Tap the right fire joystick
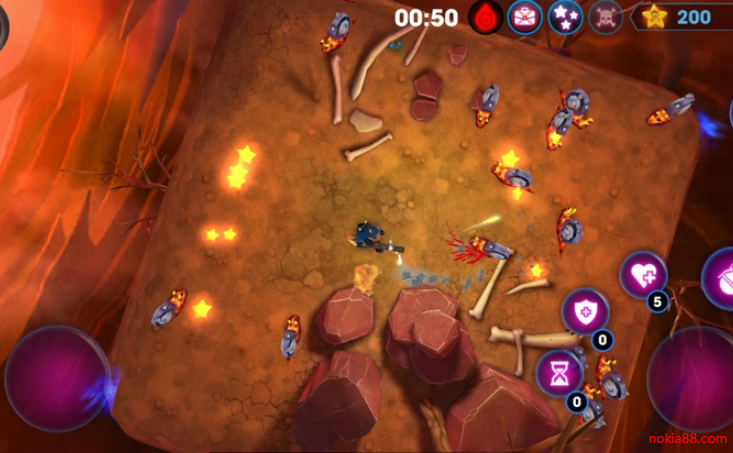This screenshot has height=453, width=733. 694,379
